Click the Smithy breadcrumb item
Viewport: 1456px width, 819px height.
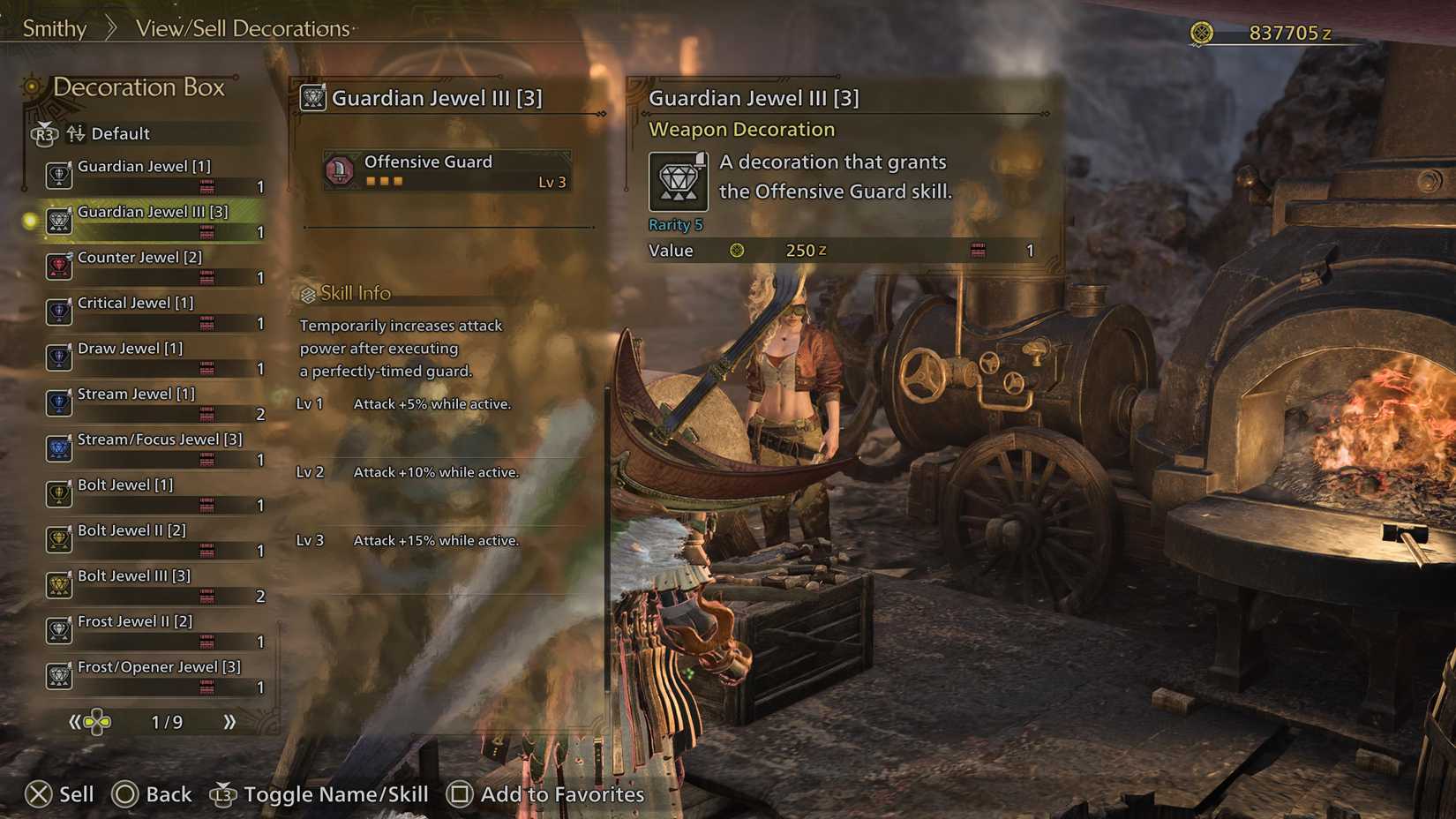pyautogui.click(x=53, y=28)
